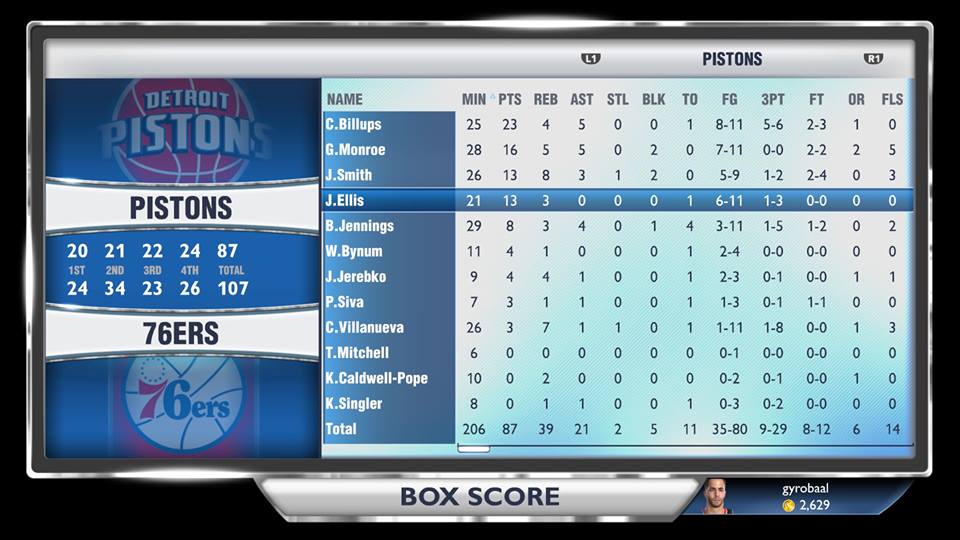The image size is (960, 540).
Task: Click the PISTONS team banner on the scoreboard
Action: tap(181, 208)
